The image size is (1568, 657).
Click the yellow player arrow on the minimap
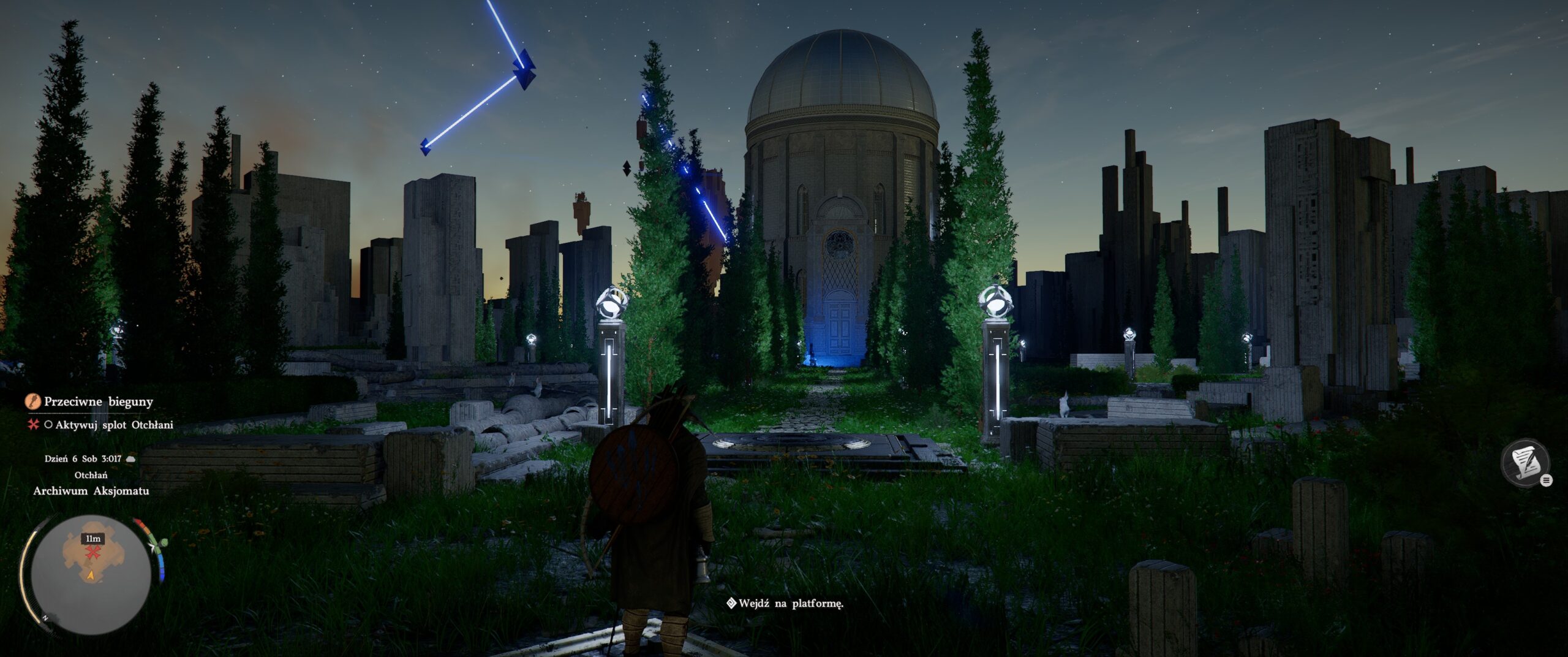click(91, 575)
